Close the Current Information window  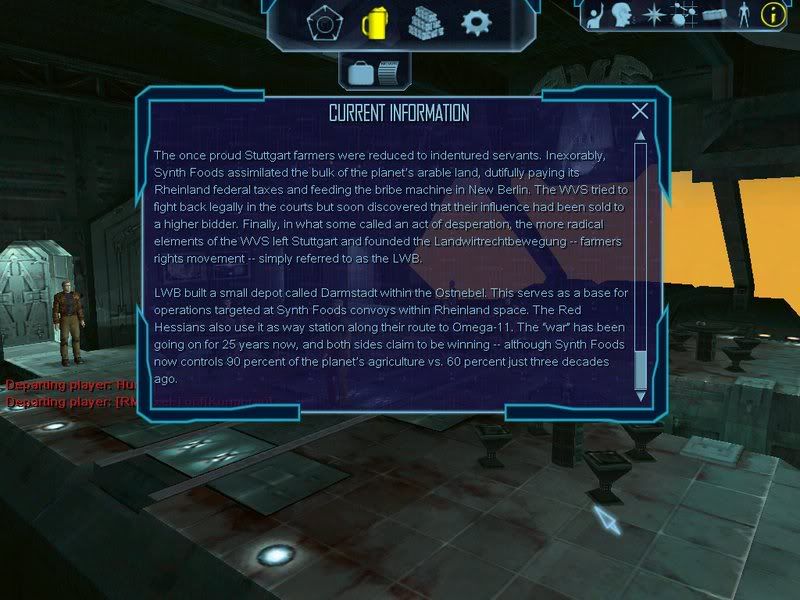point(640,112)
